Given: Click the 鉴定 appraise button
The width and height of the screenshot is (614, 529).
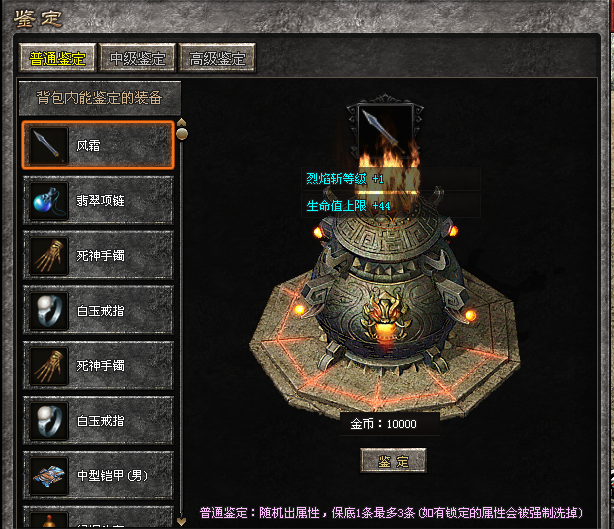Looking at the screenshot, I should 393,460.
